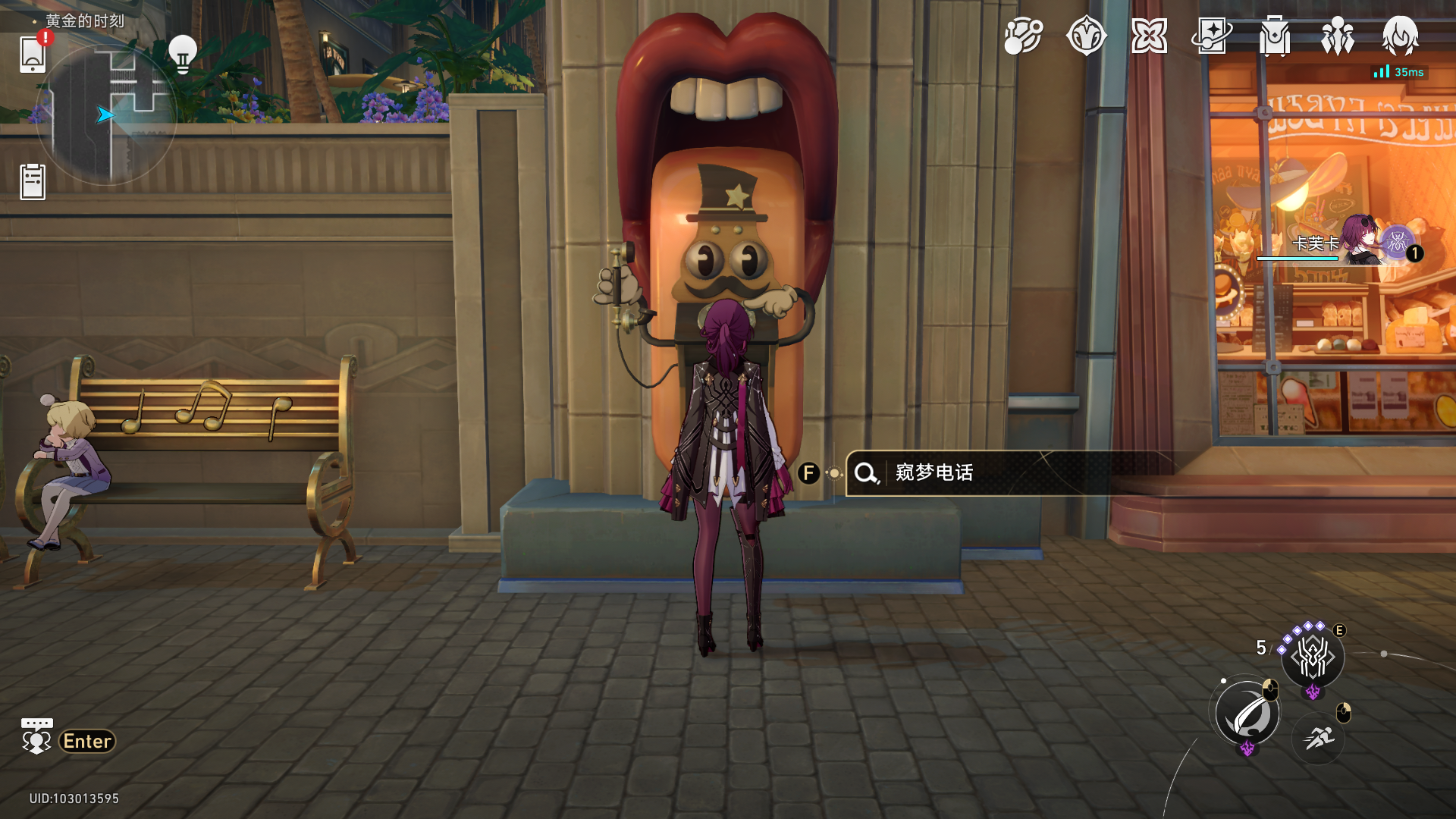Screen dimensions: 1456x819
Task: Open the chat speech bubble icon
Action: pyautogui.click(x=36, y=737)
